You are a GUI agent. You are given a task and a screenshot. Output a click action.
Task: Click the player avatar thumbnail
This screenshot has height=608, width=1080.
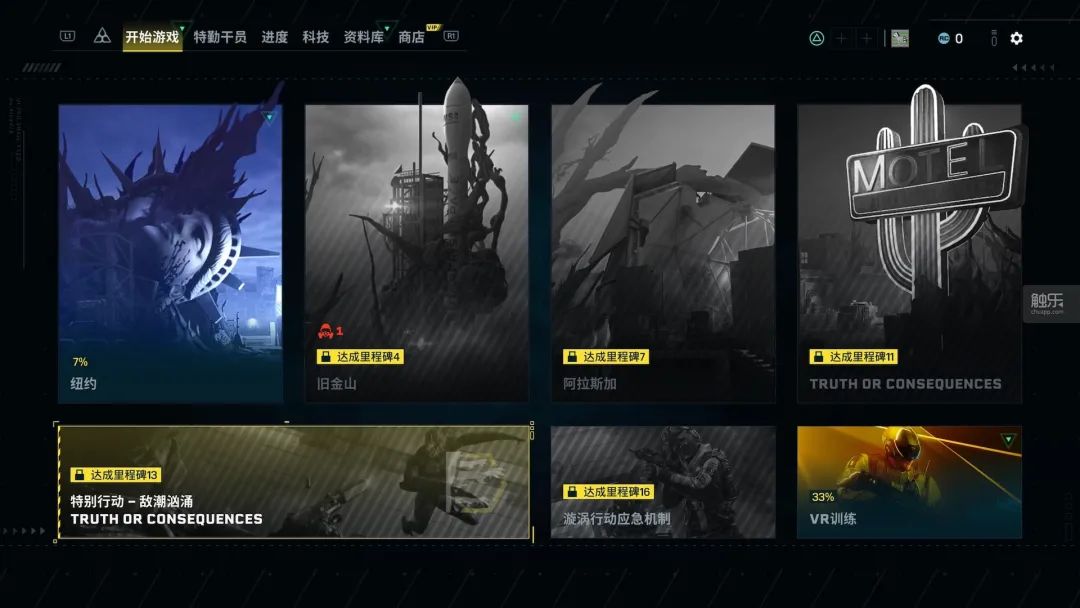point(900,38)
